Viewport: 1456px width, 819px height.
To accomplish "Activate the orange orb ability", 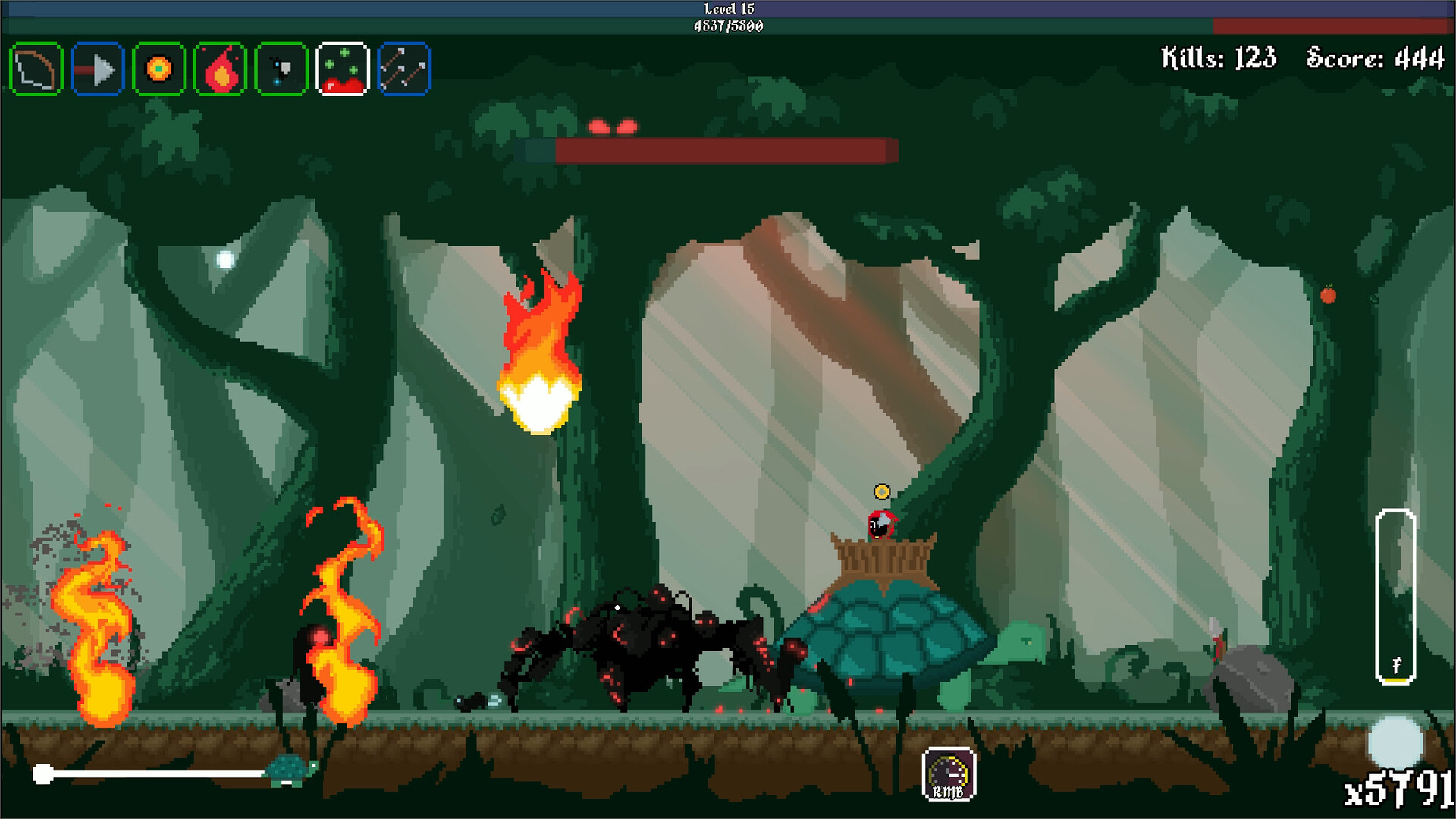I will 158,70.
